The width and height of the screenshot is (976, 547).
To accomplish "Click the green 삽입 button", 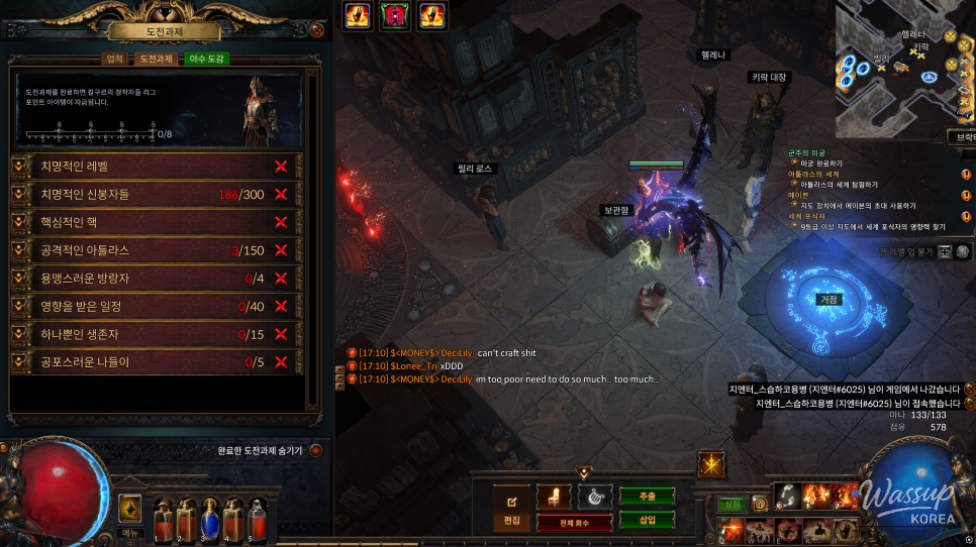I will [x=646, y=520].
